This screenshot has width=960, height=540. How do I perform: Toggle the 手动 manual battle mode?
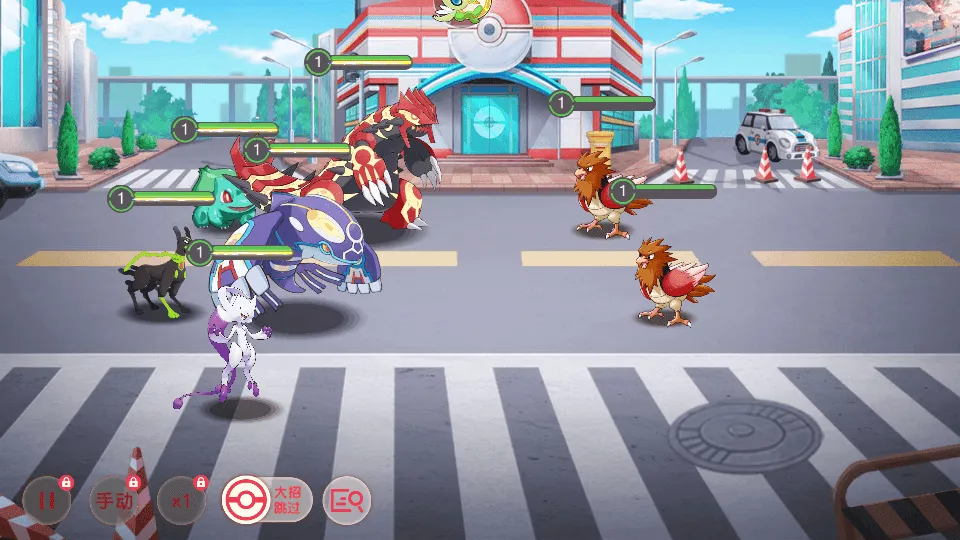click(x=114, y=500)
